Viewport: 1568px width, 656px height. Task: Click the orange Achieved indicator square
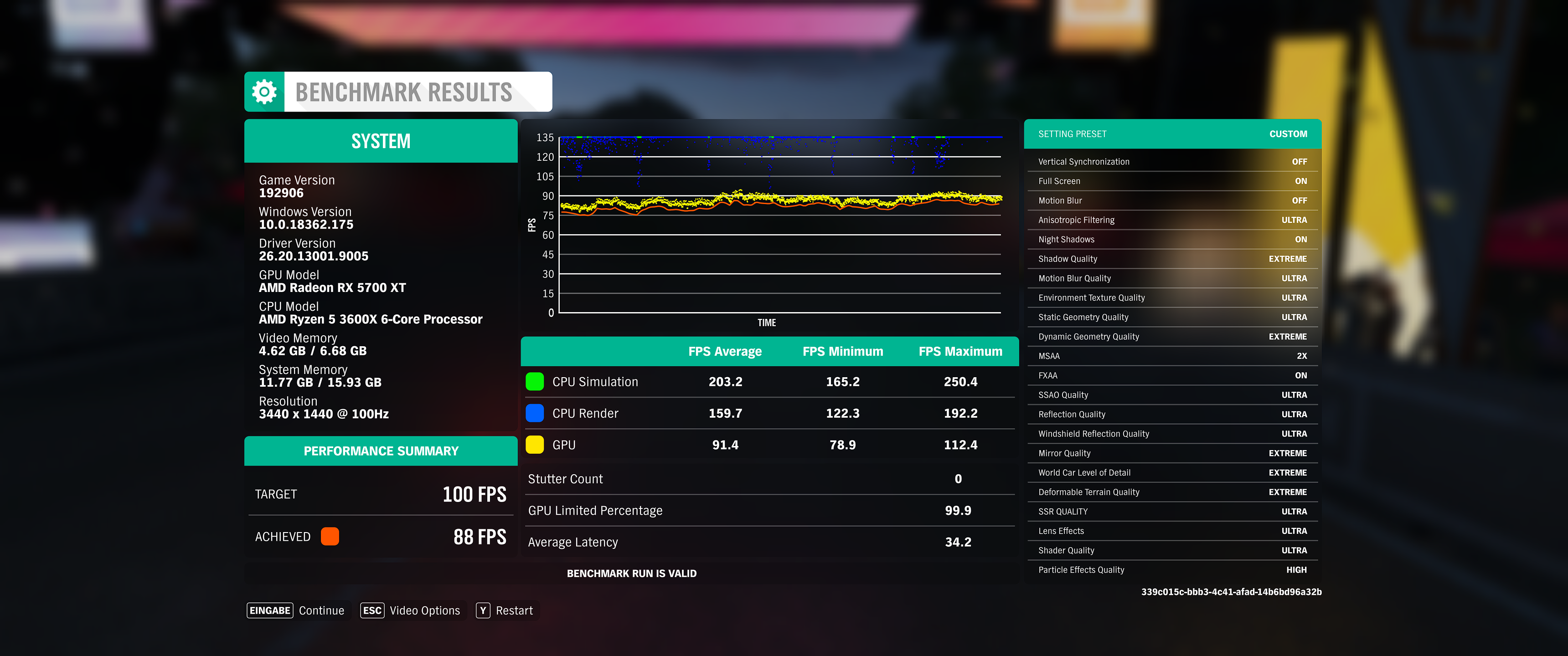[x=330, y=536]
